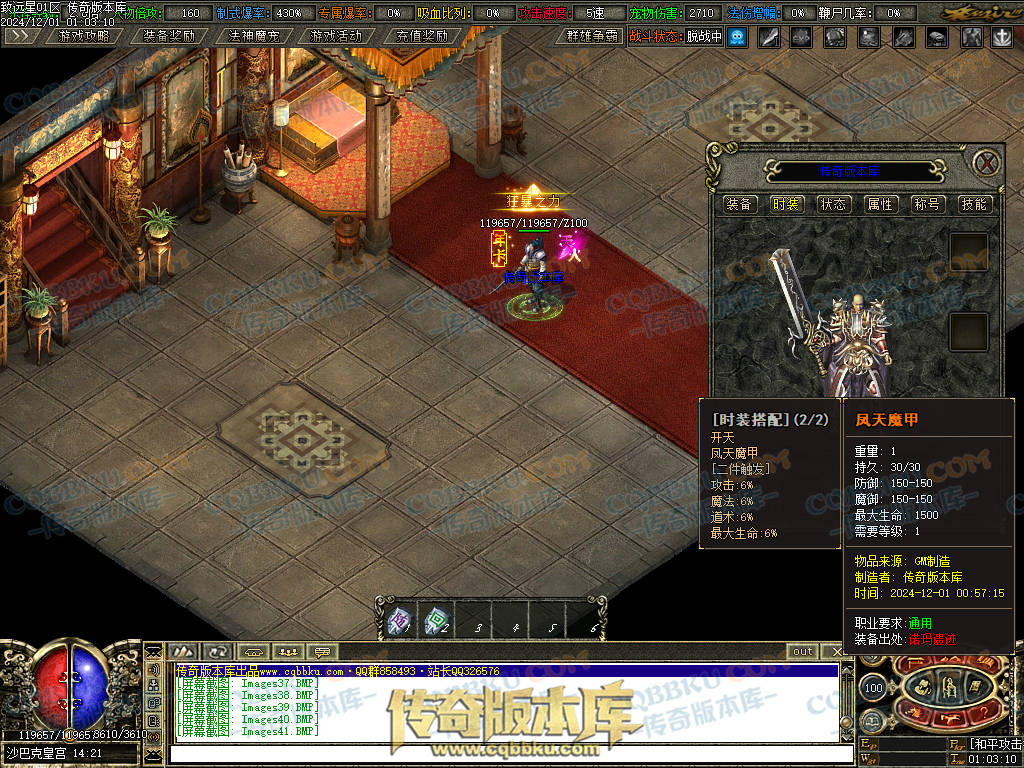1024x768 pixels.
Task: Click the blue ghost face icon
Action: click(737, 37)
